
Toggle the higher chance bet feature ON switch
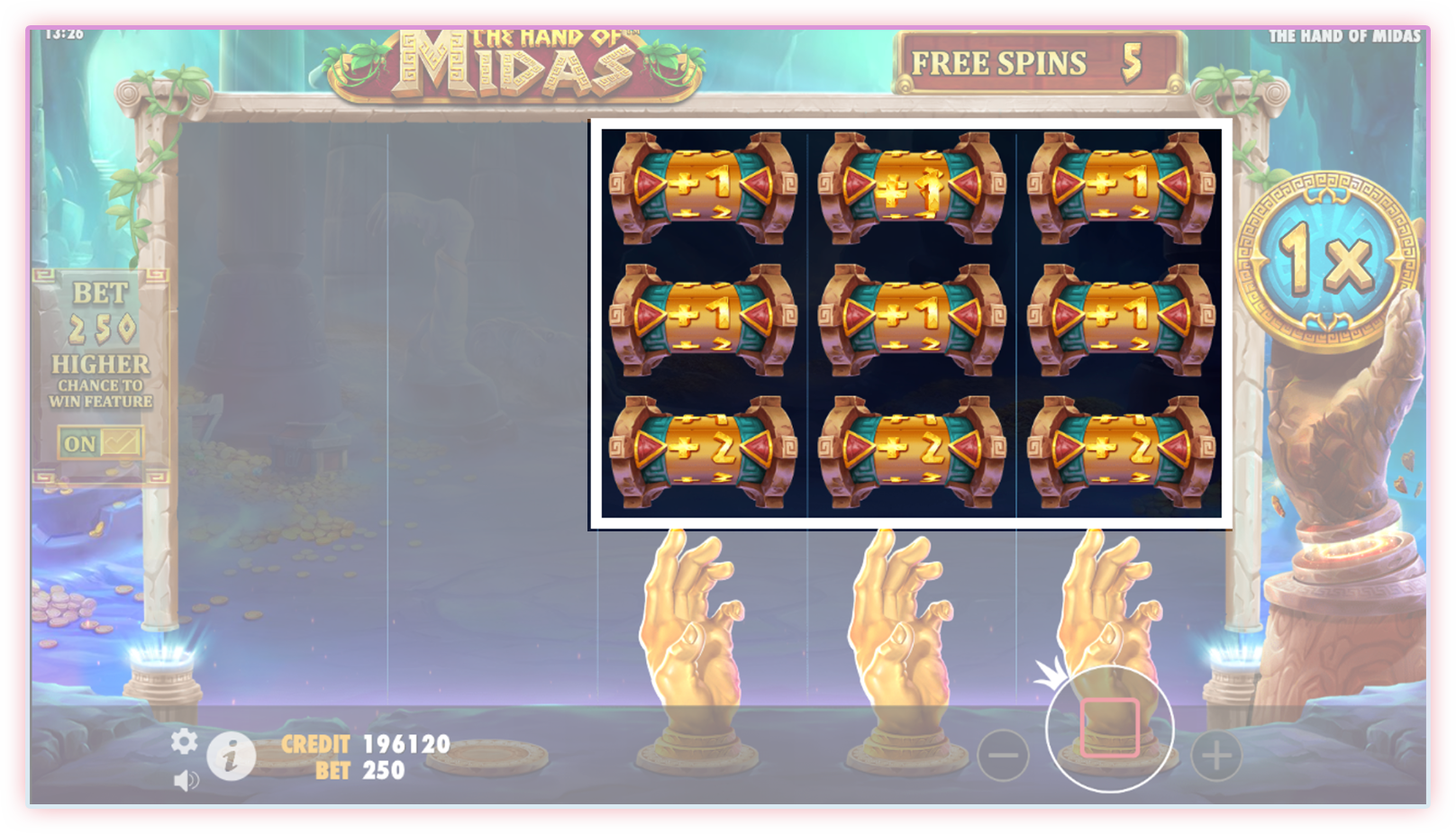click(x=100, y=443)
